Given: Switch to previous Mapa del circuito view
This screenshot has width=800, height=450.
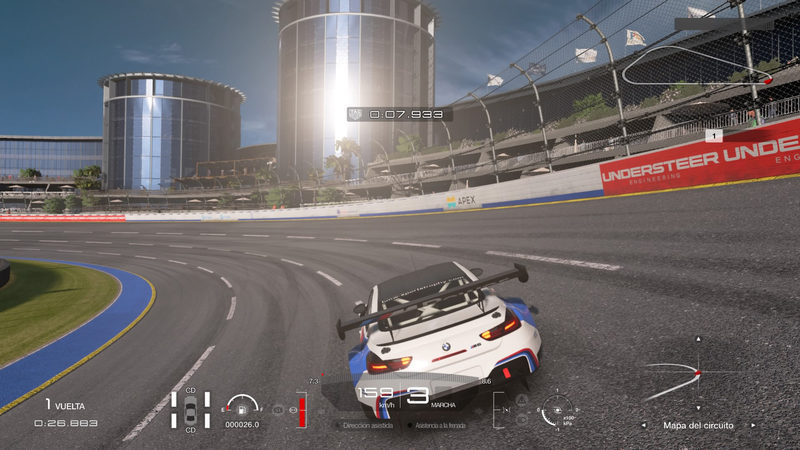Looking at the screenshot, I should [646, 425].
